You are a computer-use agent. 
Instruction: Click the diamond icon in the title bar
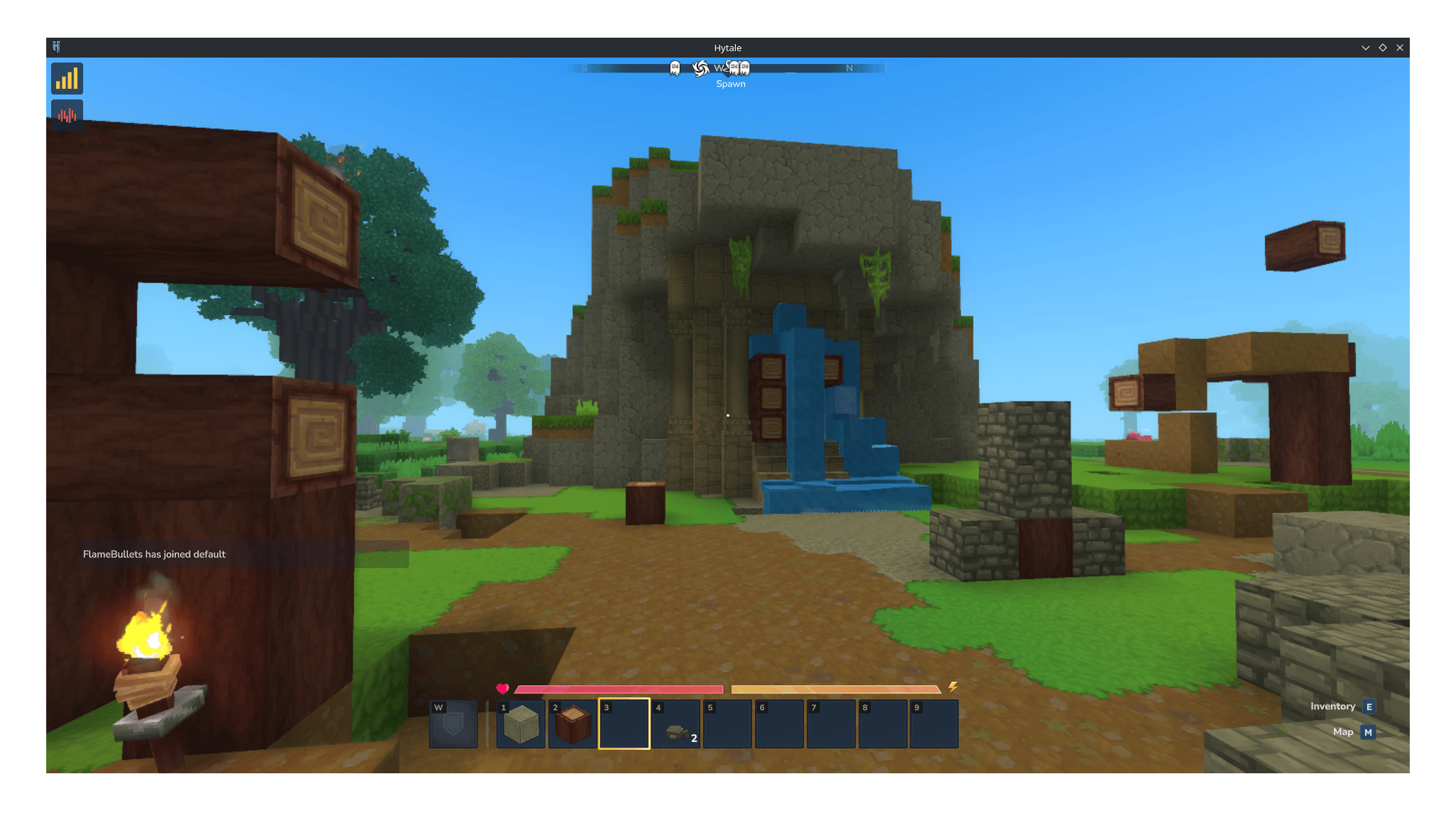(x=1382, y=48)
